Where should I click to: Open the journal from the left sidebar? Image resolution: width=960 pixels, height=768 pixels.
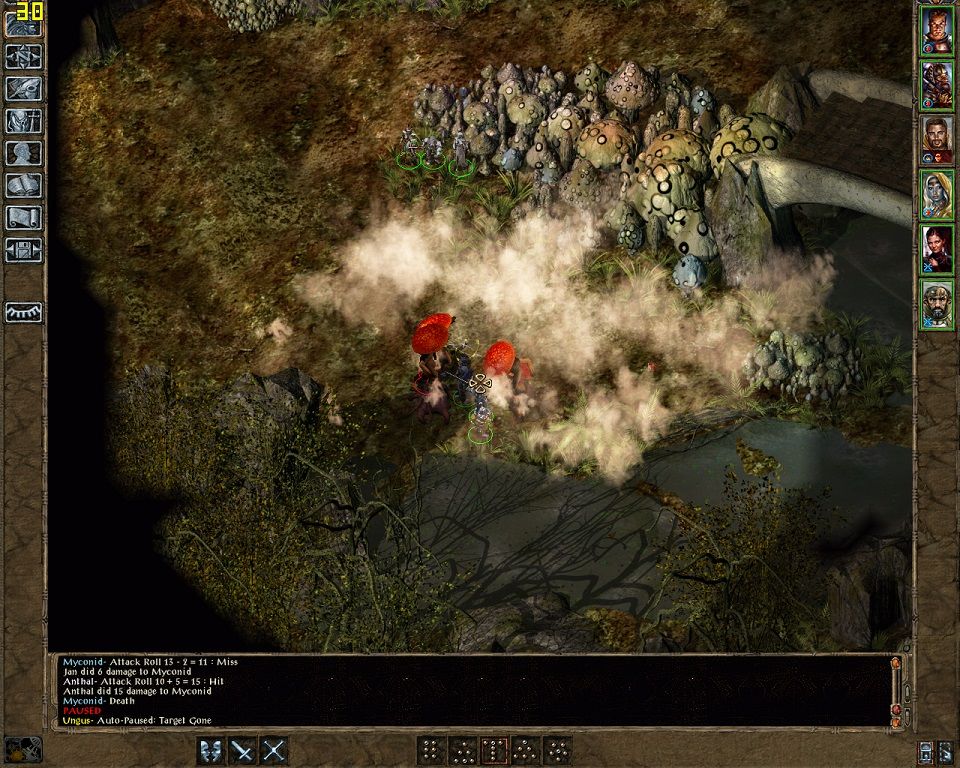coord(24,88)
